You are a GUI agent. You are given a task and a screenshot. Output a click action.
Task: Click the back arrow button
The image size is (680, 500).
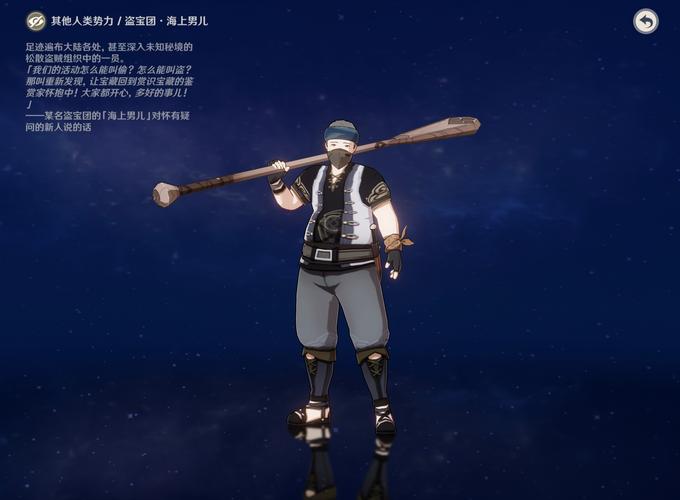point(646,21)
